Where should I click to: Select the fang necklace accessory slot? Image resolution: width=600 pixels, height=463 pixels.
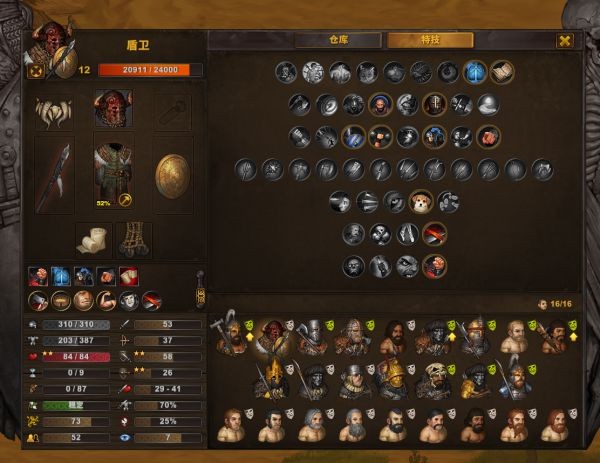tap(52, 109)
